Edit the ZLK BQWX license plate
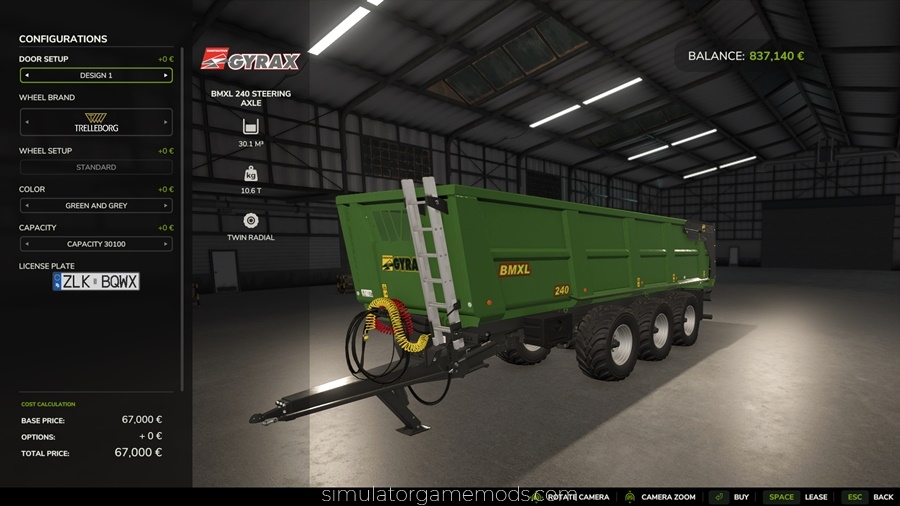 point(96,282)
